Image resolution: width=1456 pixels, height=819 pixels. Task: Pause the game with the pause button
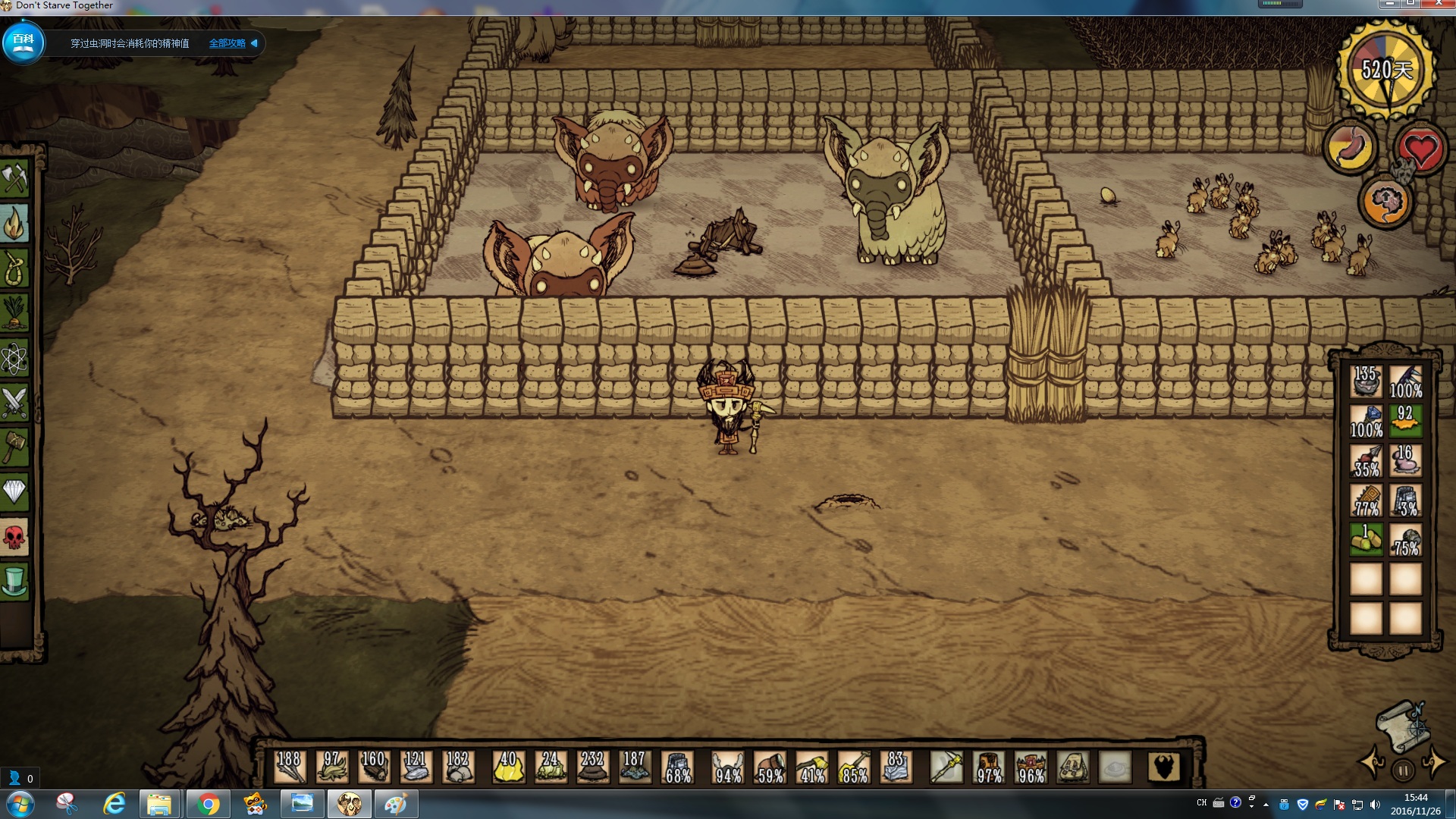point(1403,770)
